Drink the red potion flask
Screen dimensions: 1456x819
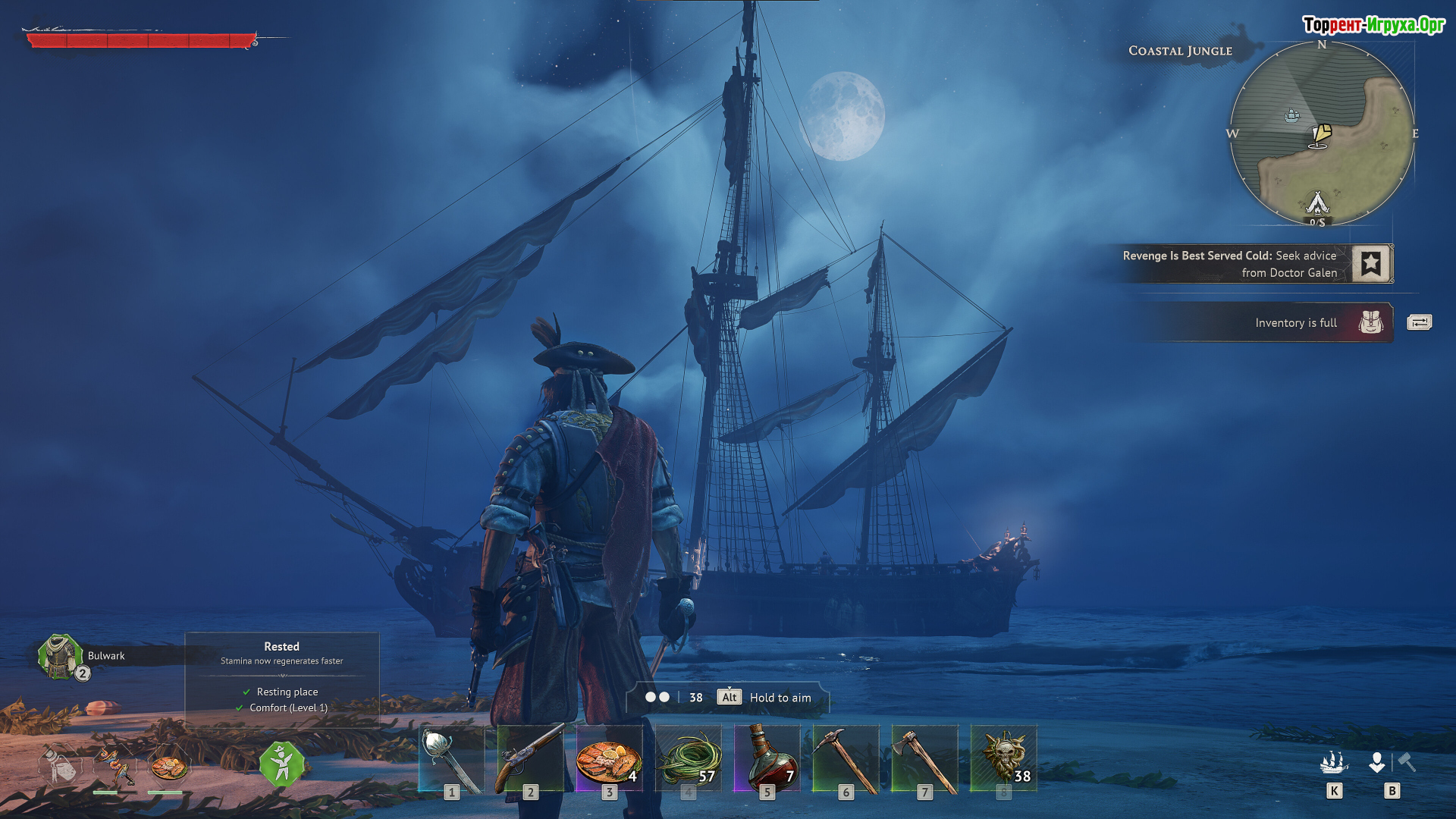(x=767, y=758)
